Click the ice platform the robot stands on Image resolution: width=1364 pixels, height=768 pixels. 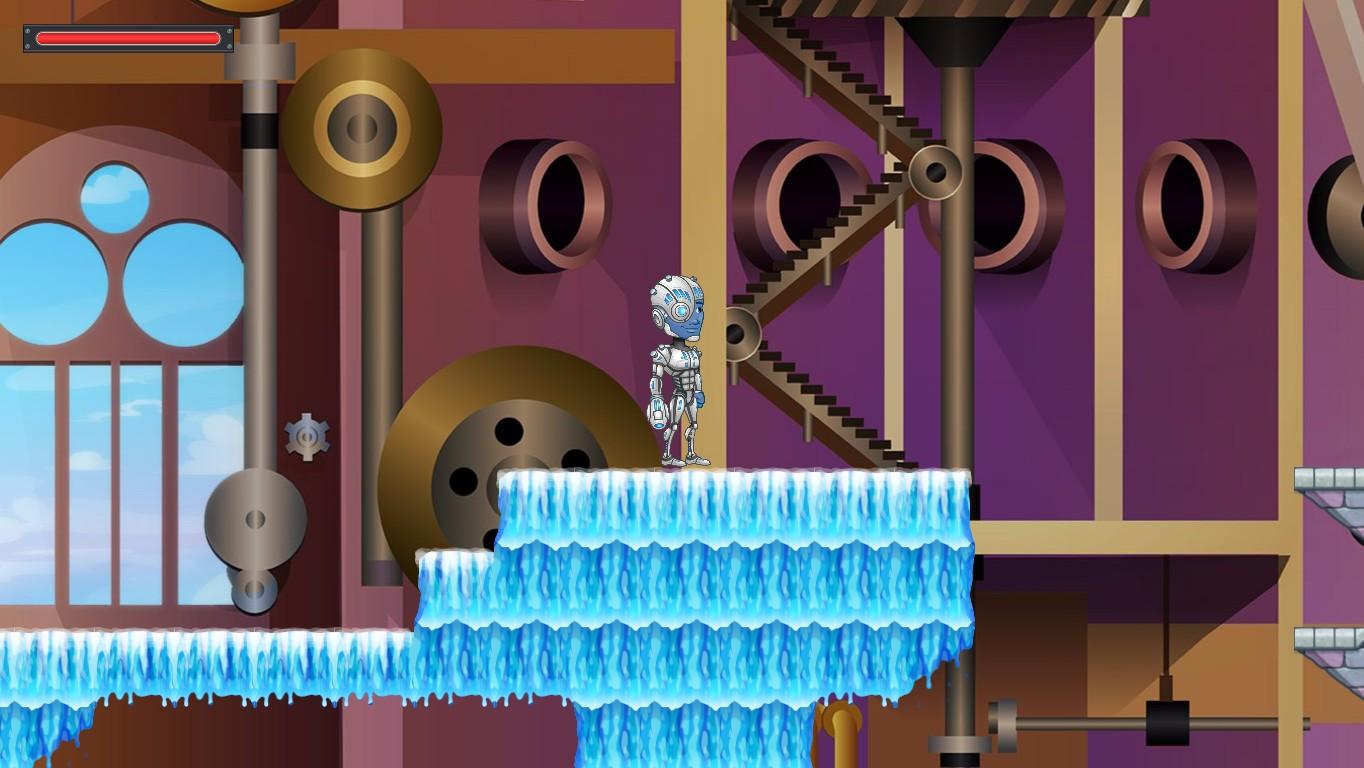point(730,510)
